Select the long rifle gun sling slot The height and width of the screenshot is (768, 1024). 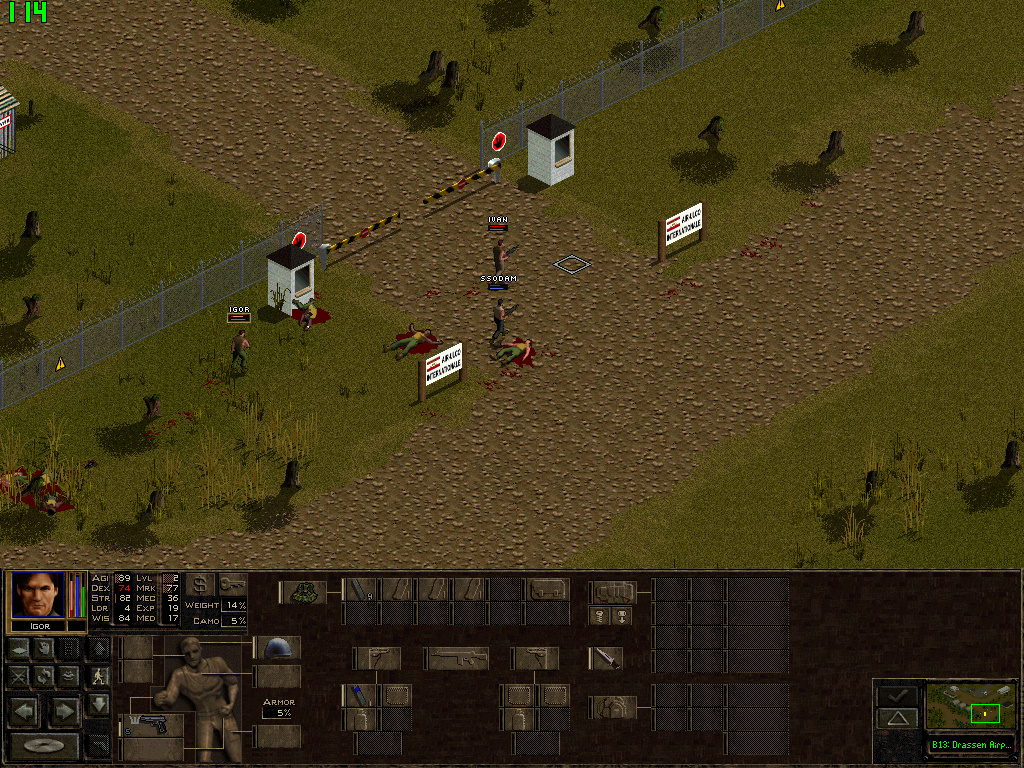455,658
